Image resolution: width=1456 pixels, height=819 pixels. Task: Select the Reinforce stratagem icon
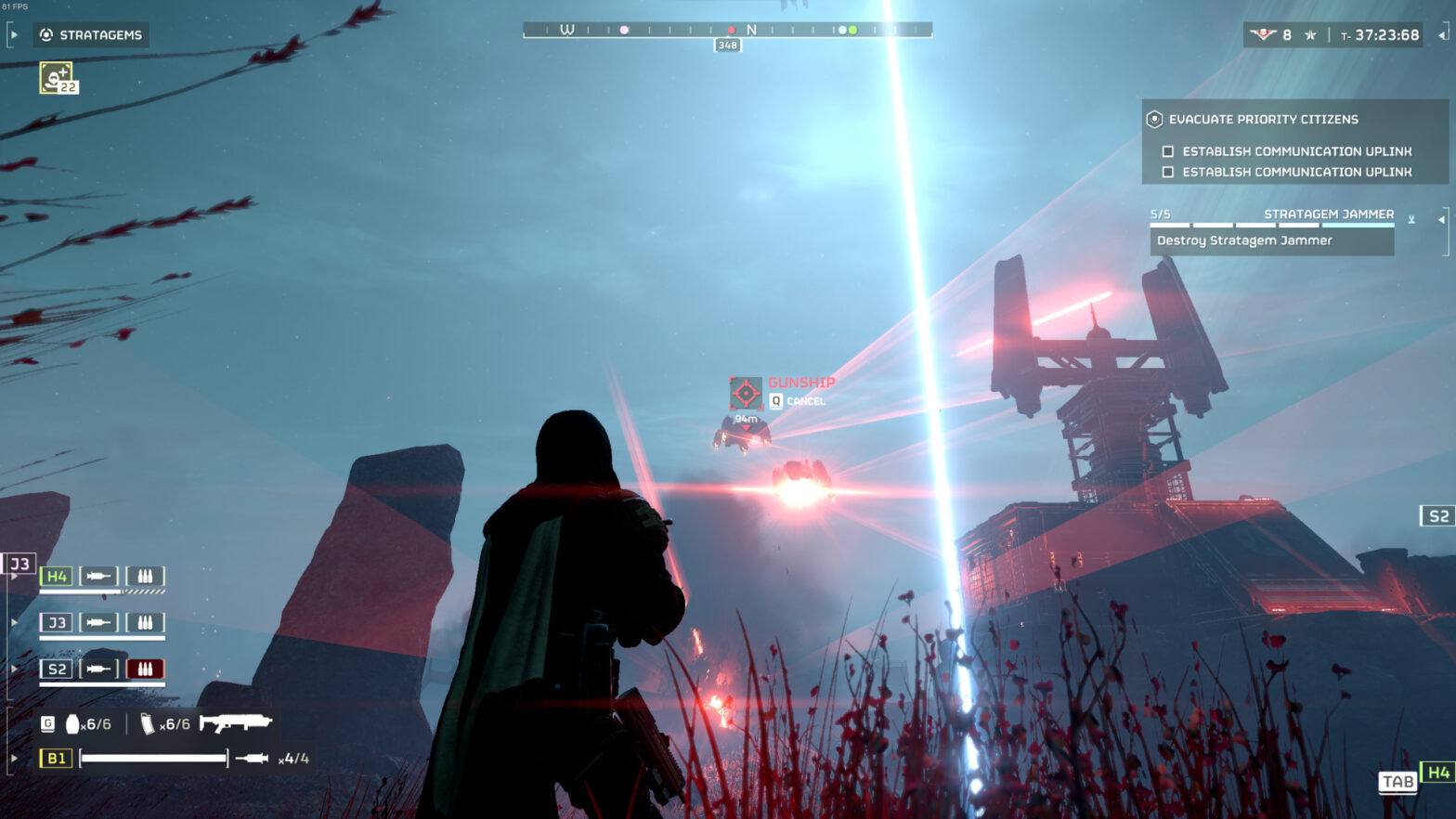pos(57,77)
